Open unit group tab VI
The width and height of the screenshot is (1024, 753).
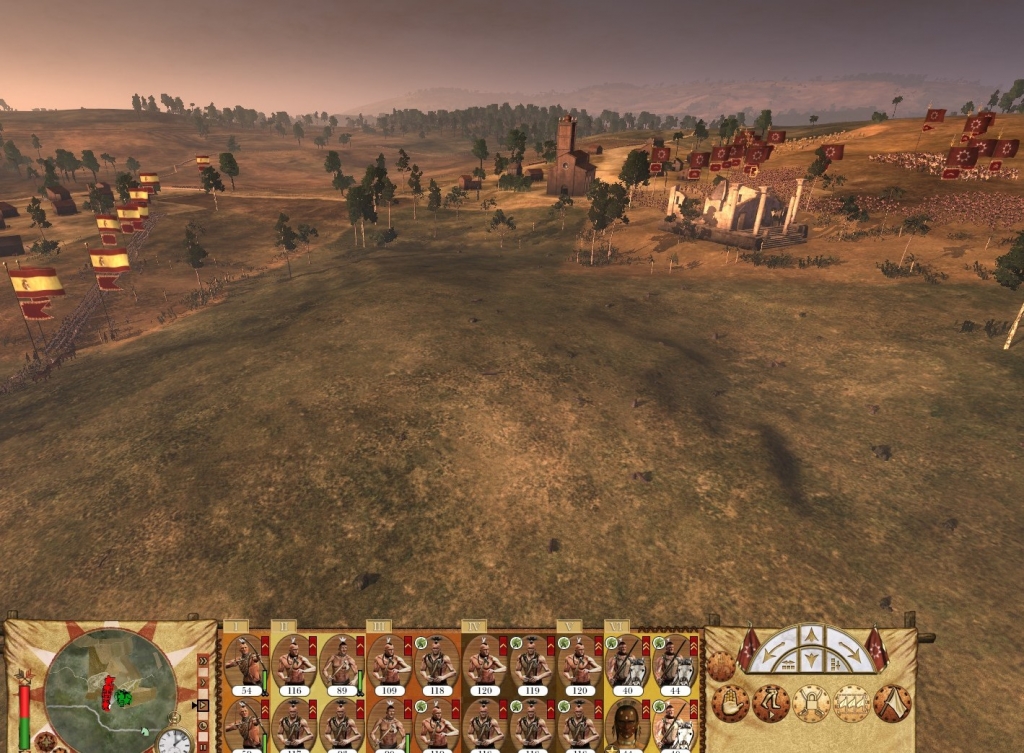point(617,626)
